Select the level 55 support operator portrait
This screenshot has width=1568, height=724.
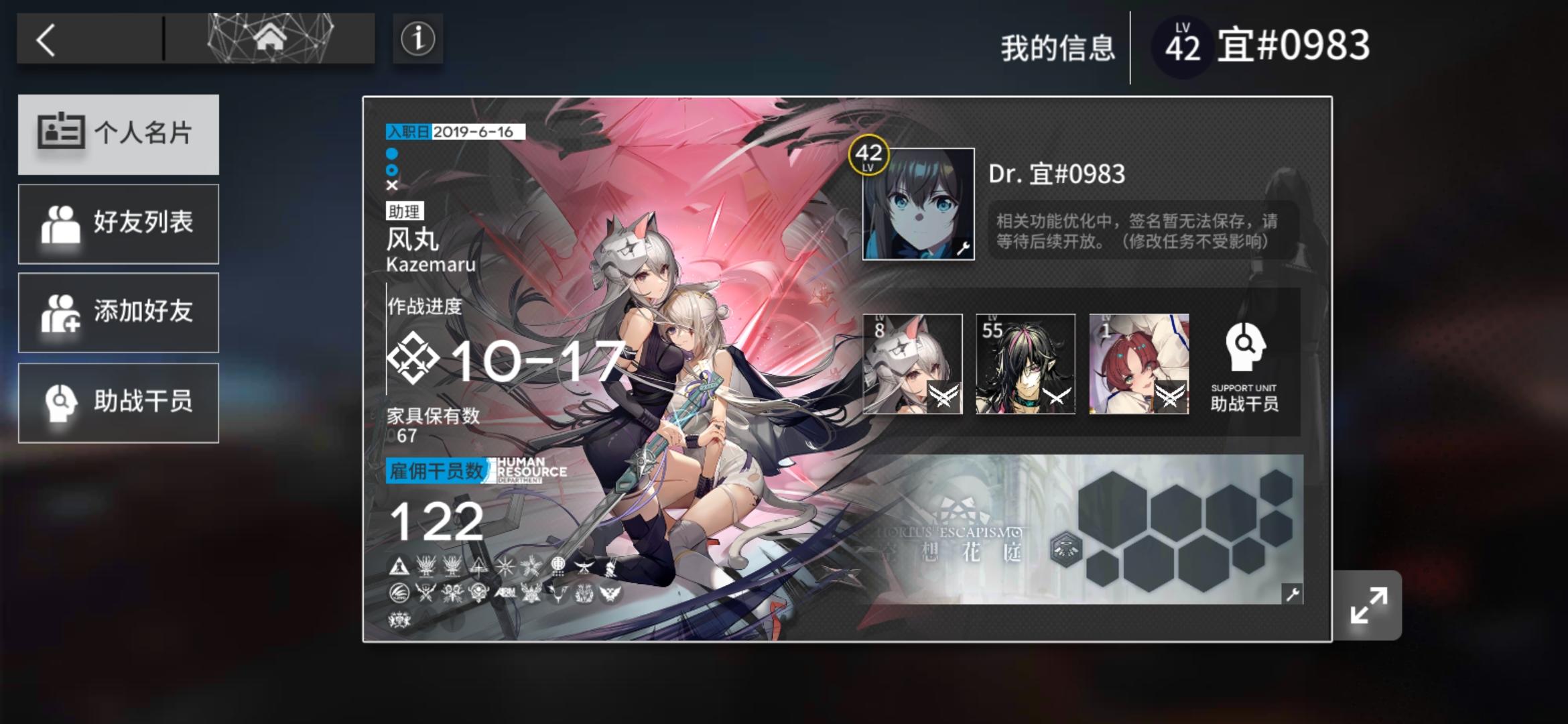[1025, 364]
